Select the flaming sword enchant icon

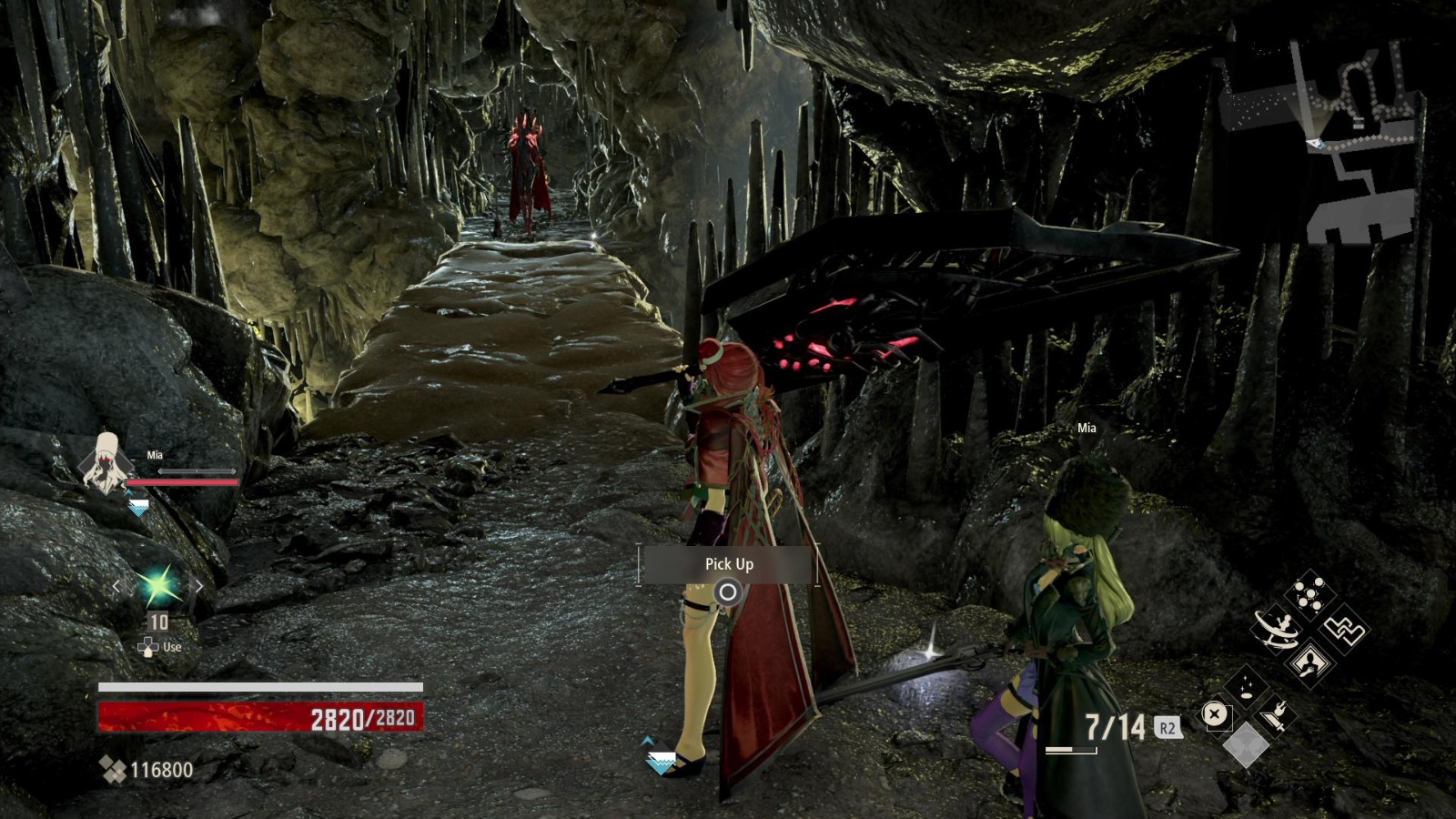pyautogui.click(x=1274, y=716)
